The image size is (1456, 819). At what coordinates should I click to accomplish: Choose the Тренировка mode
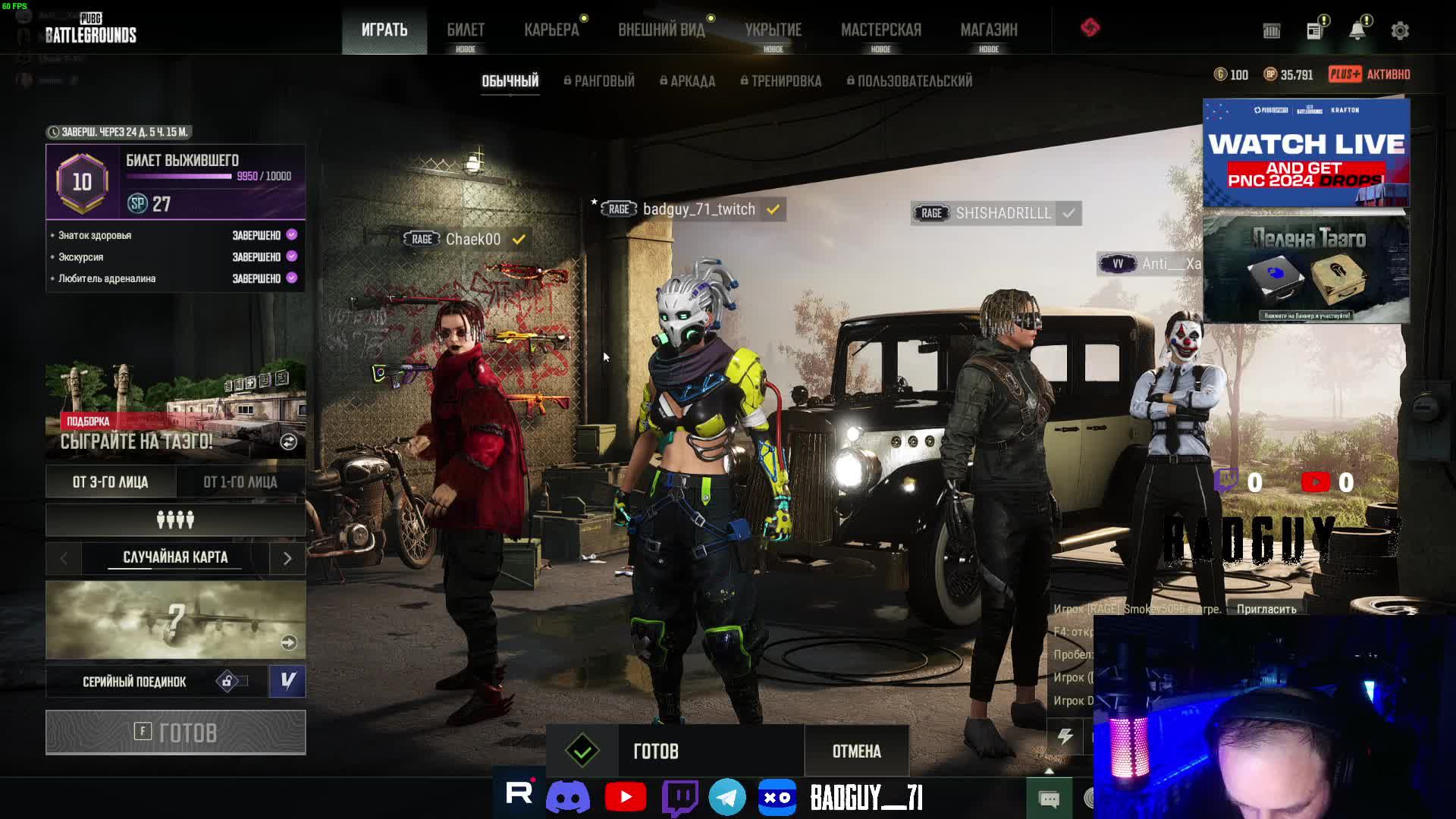[781, 81]
